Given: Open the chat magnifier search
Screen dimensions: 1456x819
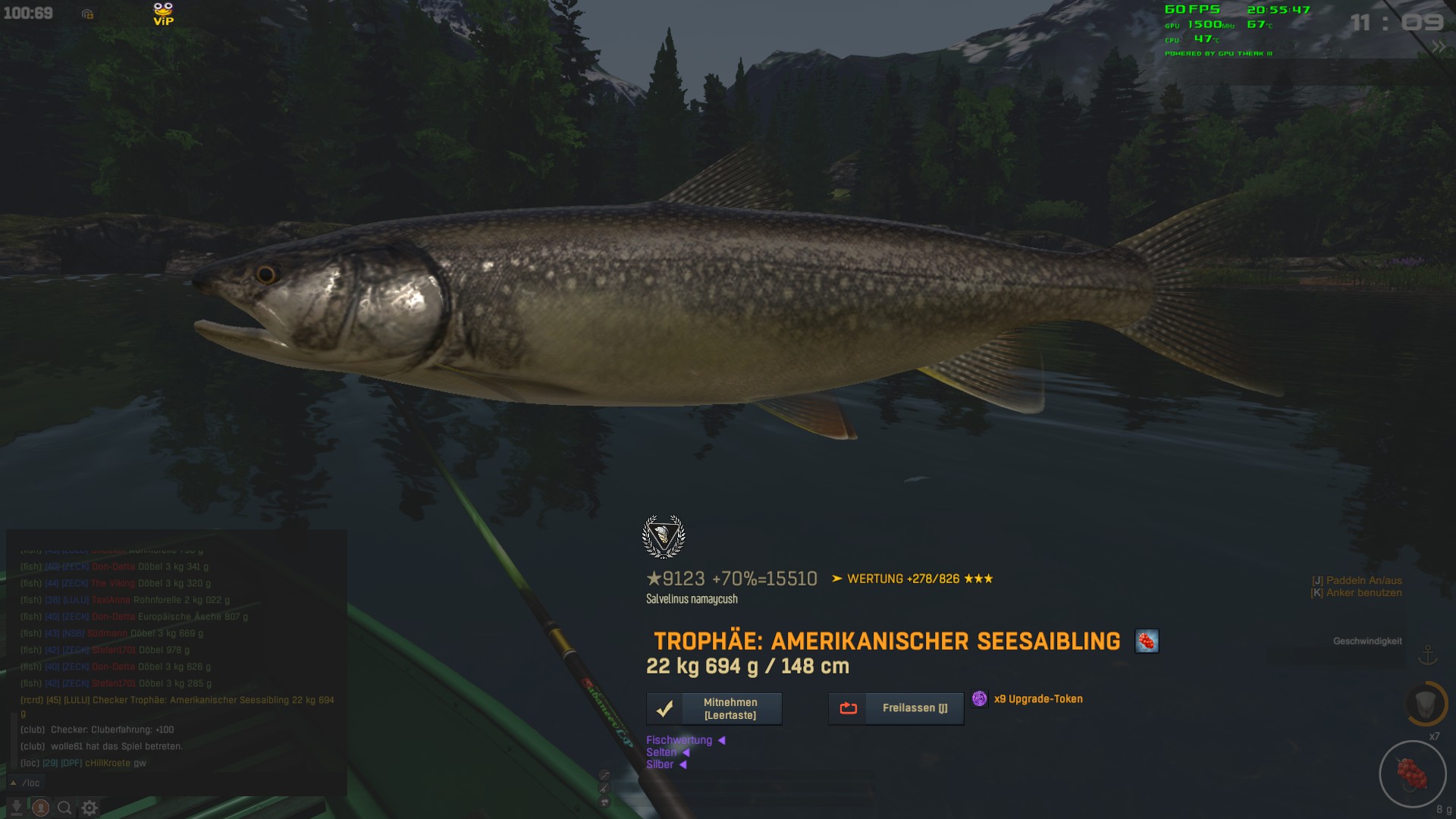Looking at the screenshot, I should pyautogui.click(x=65, y=808).
